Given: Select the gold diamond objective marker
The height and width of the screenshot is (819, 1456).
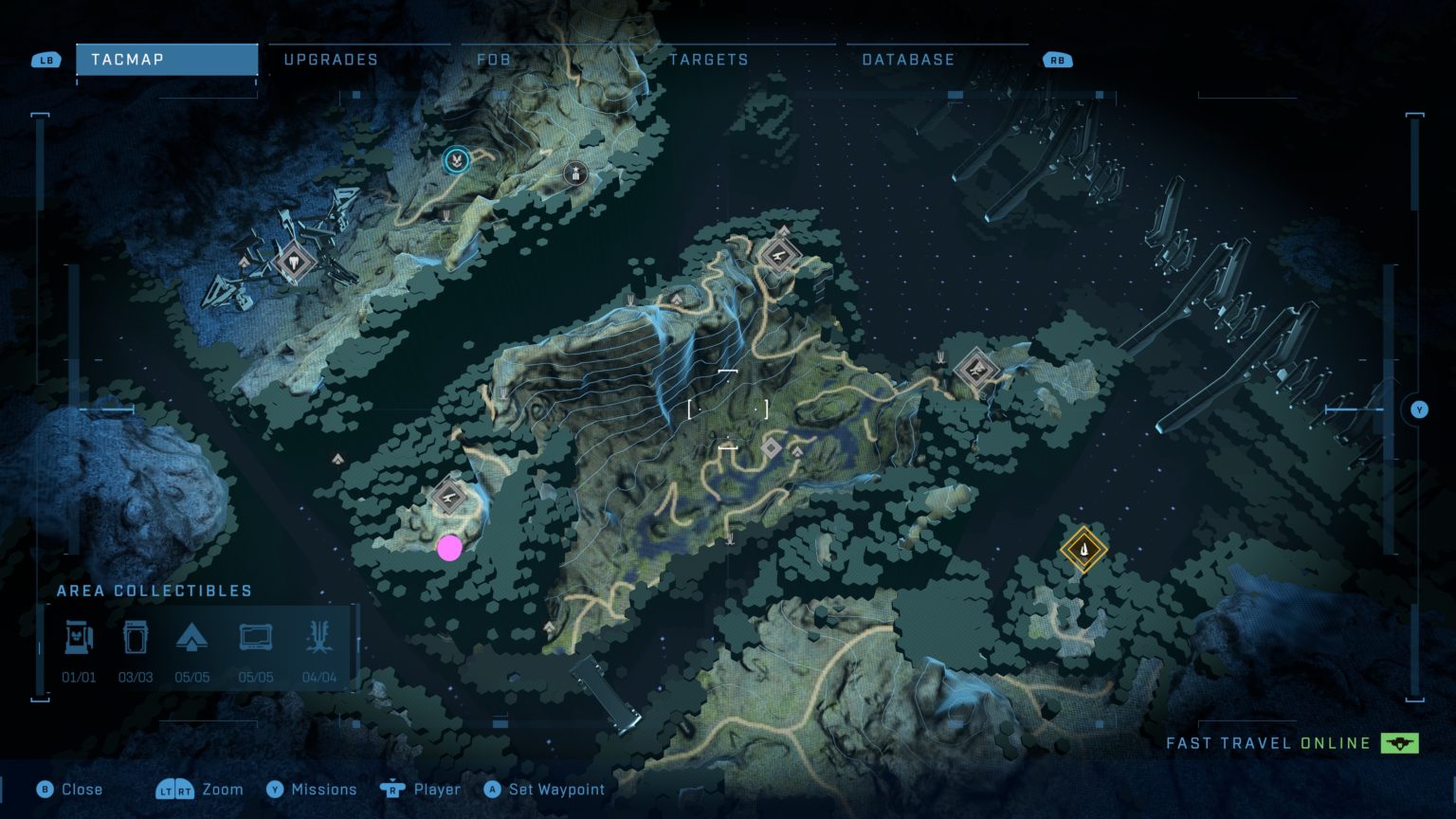Looking at the screenshot, I should [1083, 548].
